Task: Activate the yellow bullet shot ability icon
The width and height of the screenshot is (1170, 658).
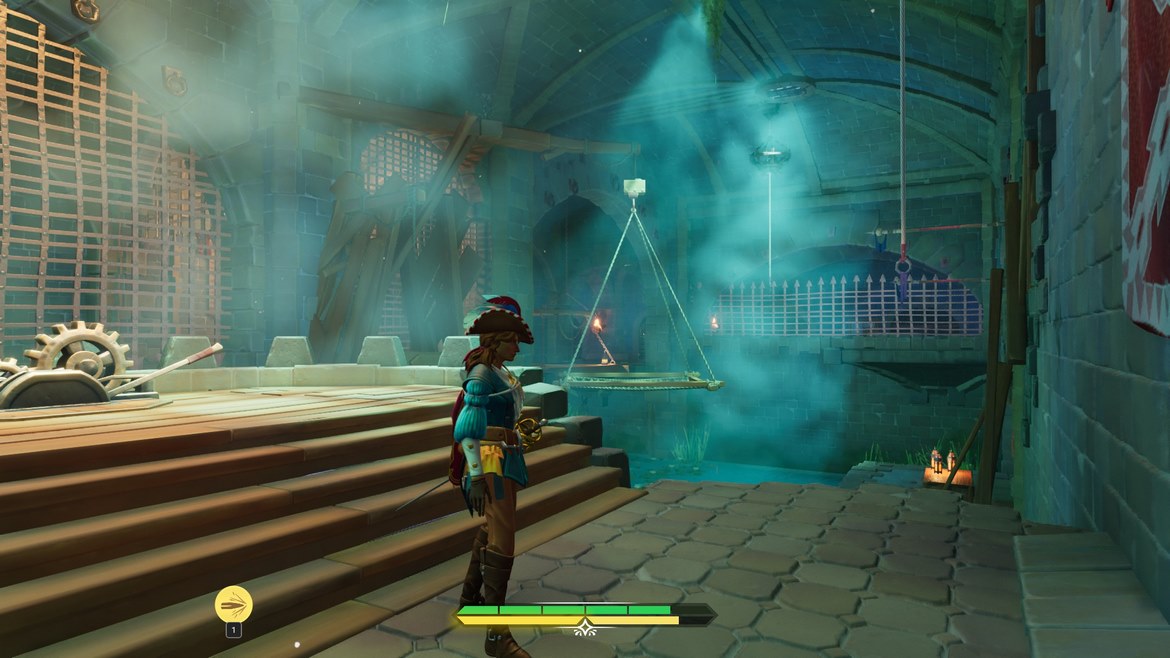Action: 233,603
